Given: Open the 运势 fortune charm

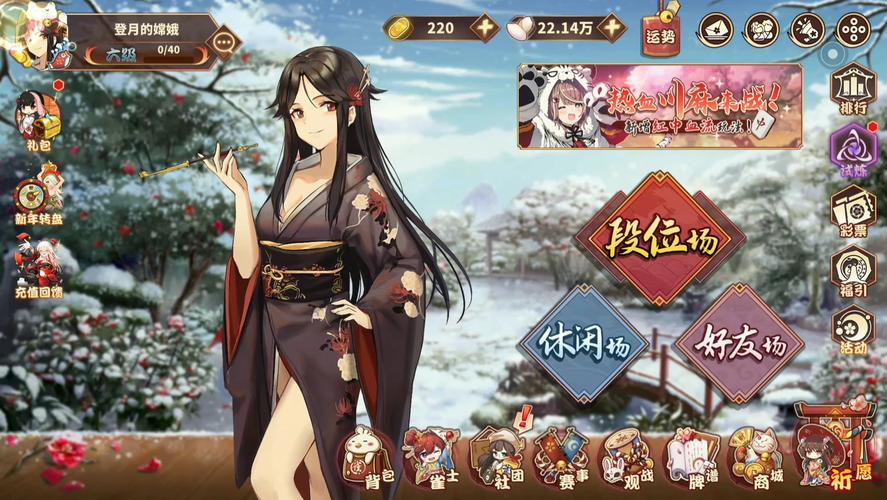Looking at the screenshot, I should pos(660,32).
